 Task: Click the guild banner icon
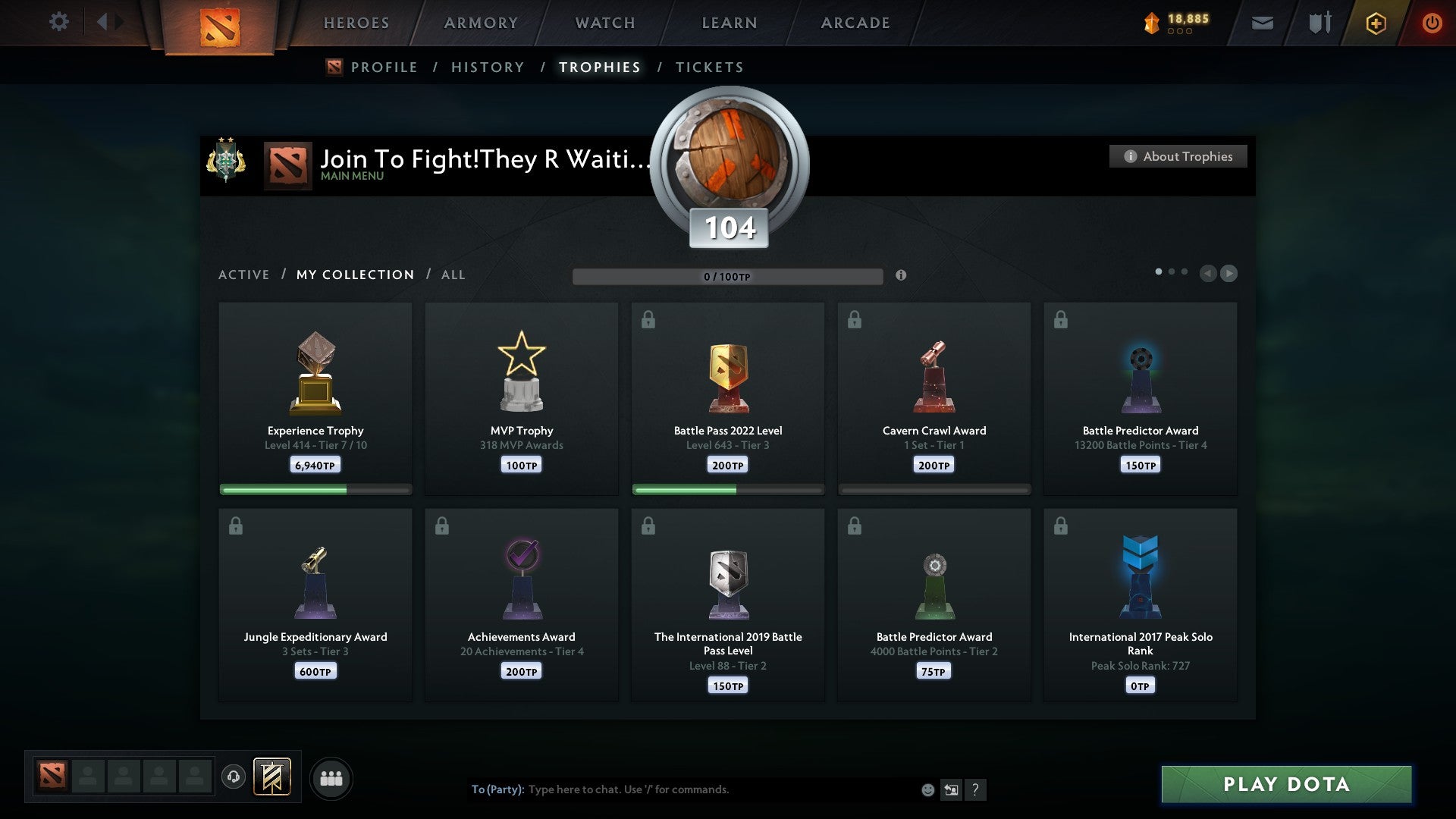click(273, 777)
